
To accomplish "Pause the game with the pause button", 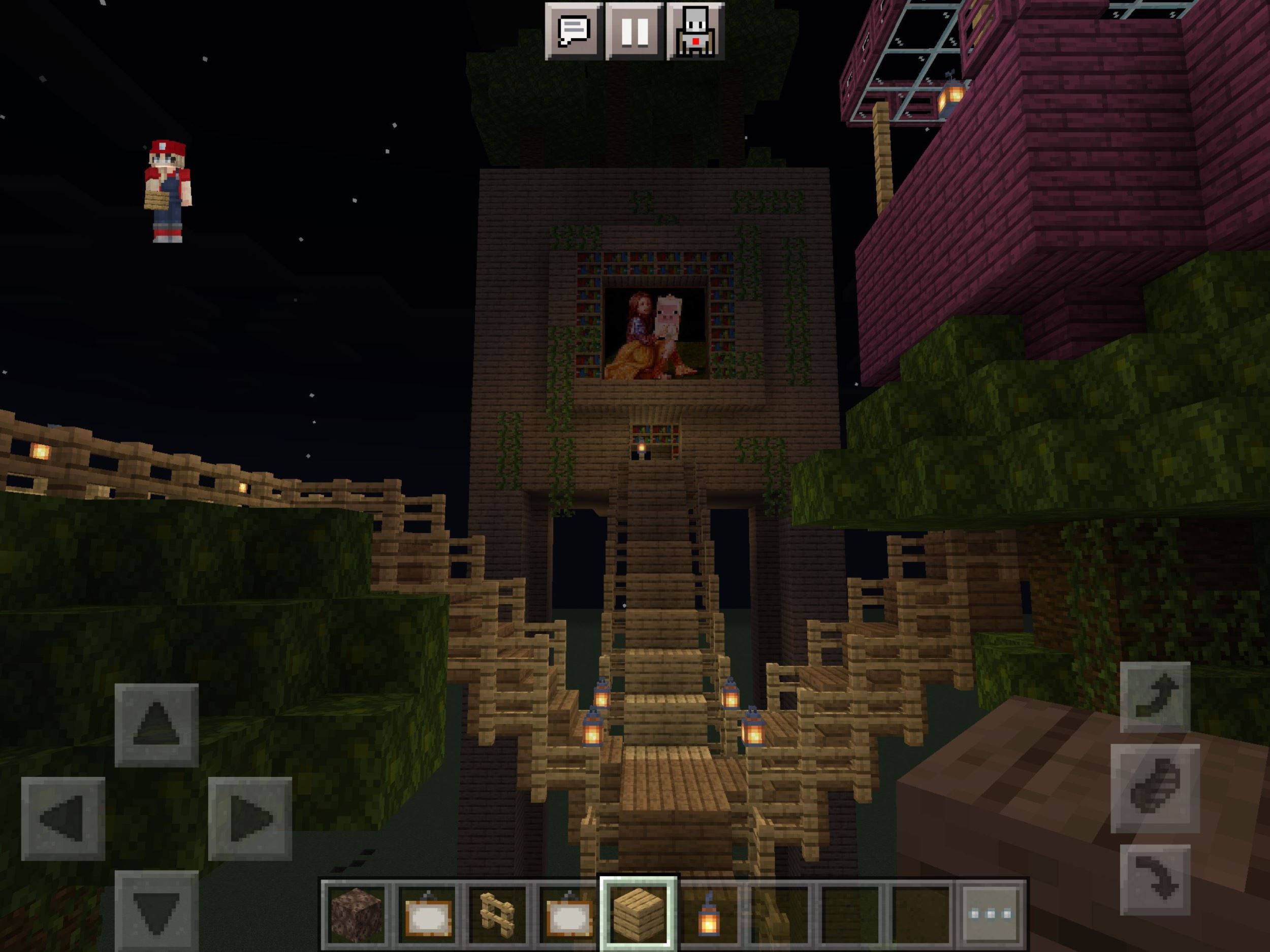I will tap(634, 31).
